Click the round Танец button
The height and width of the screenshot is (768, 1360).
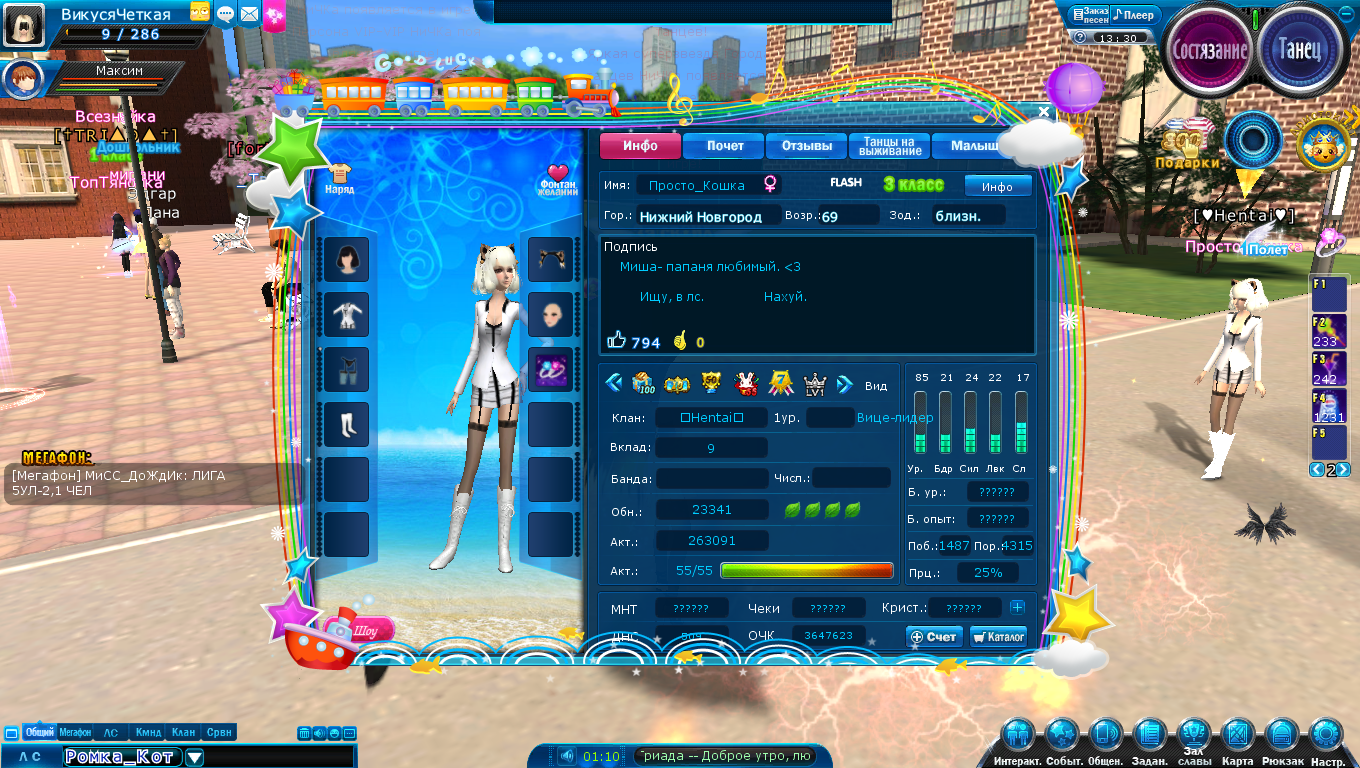coord(1300,49)
